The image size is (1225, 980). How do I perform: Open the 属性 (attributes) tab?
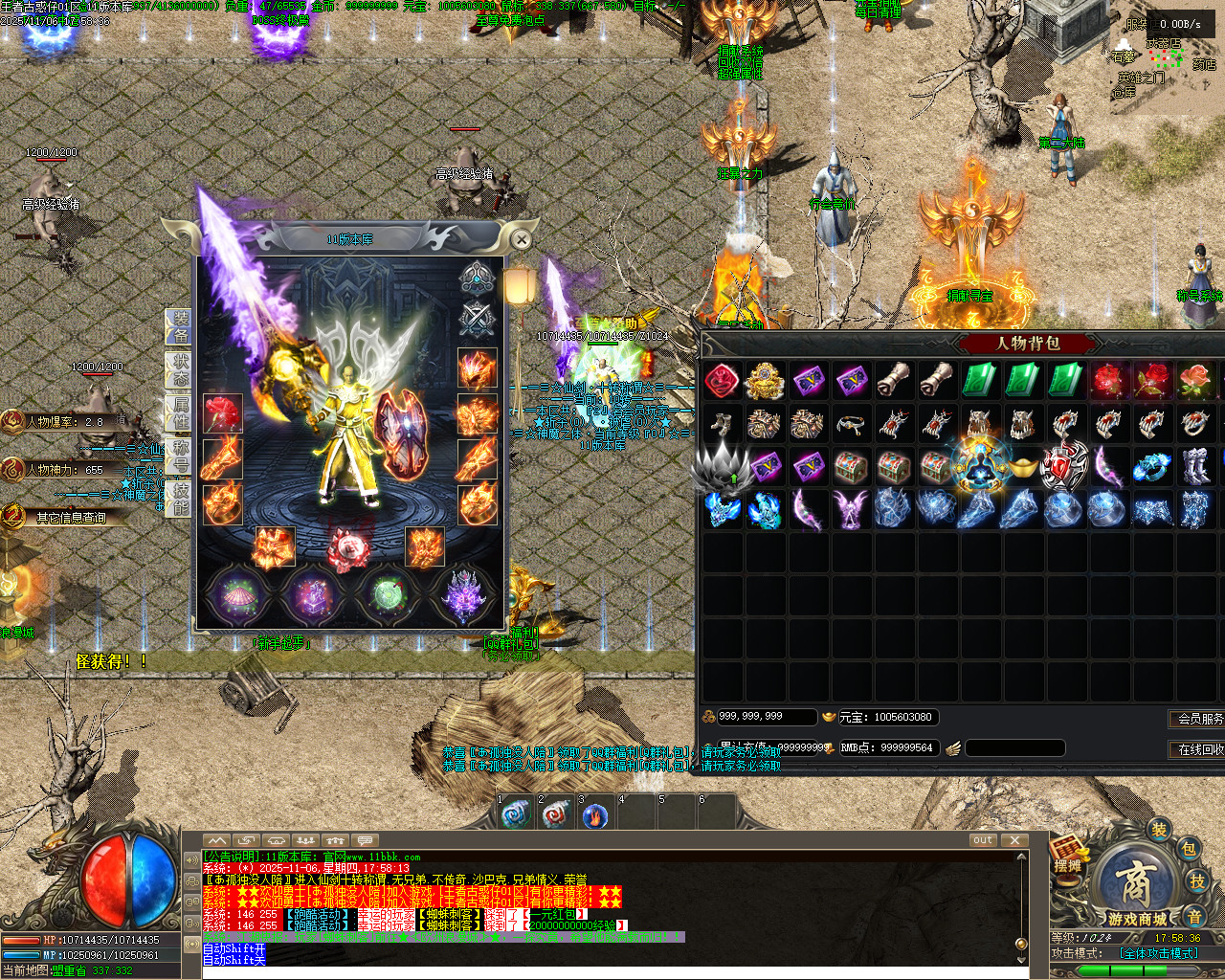[x=180, y=412]
